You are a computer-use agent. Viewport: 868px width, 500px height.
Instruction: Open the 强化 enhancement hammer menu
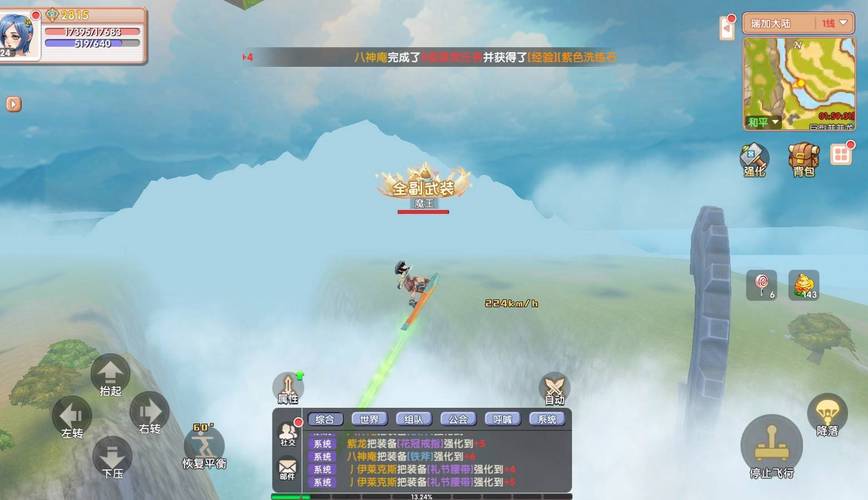point(754,158)
